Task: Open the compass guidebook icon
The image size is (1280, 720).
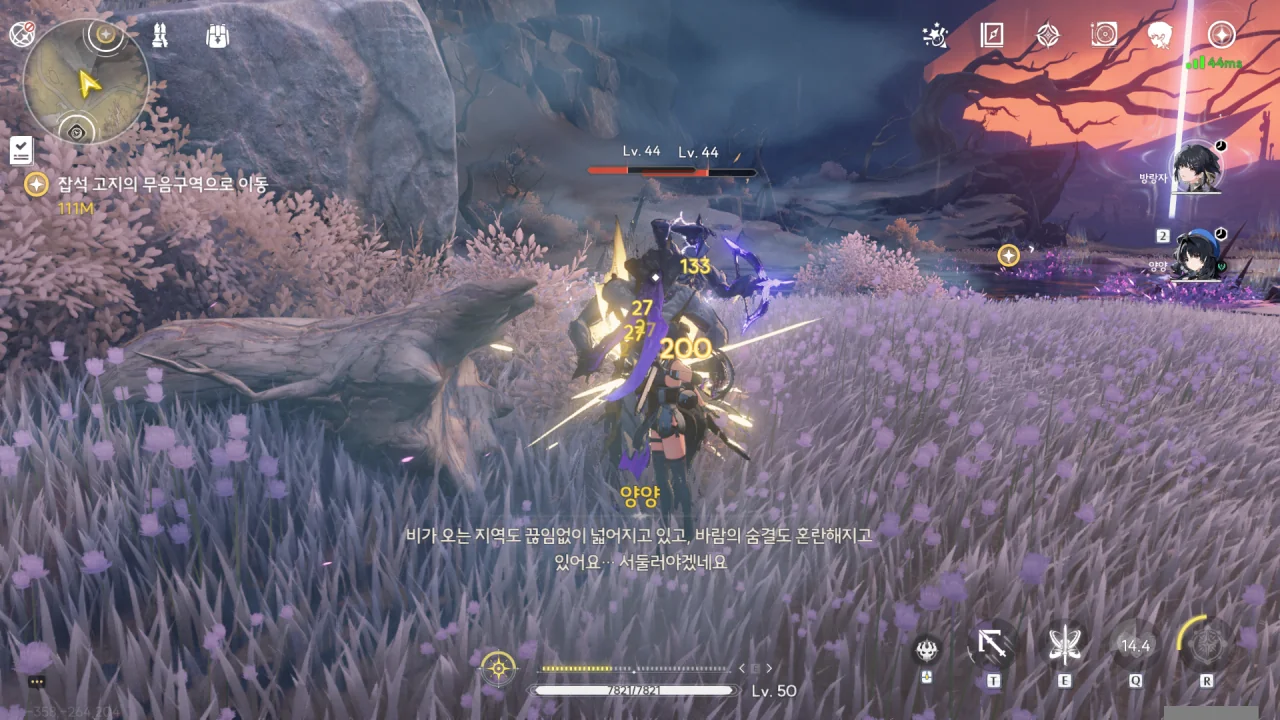Action: tap(991, 36)
